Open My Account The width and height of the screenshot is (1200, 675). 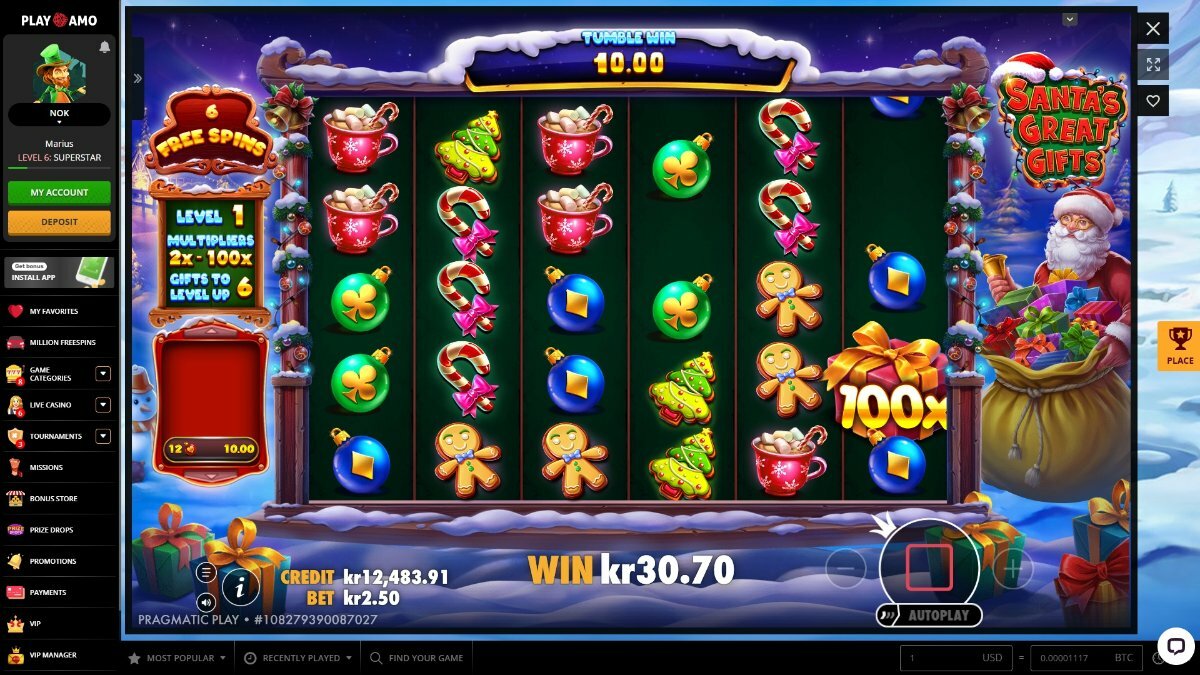tap(59, 192)
